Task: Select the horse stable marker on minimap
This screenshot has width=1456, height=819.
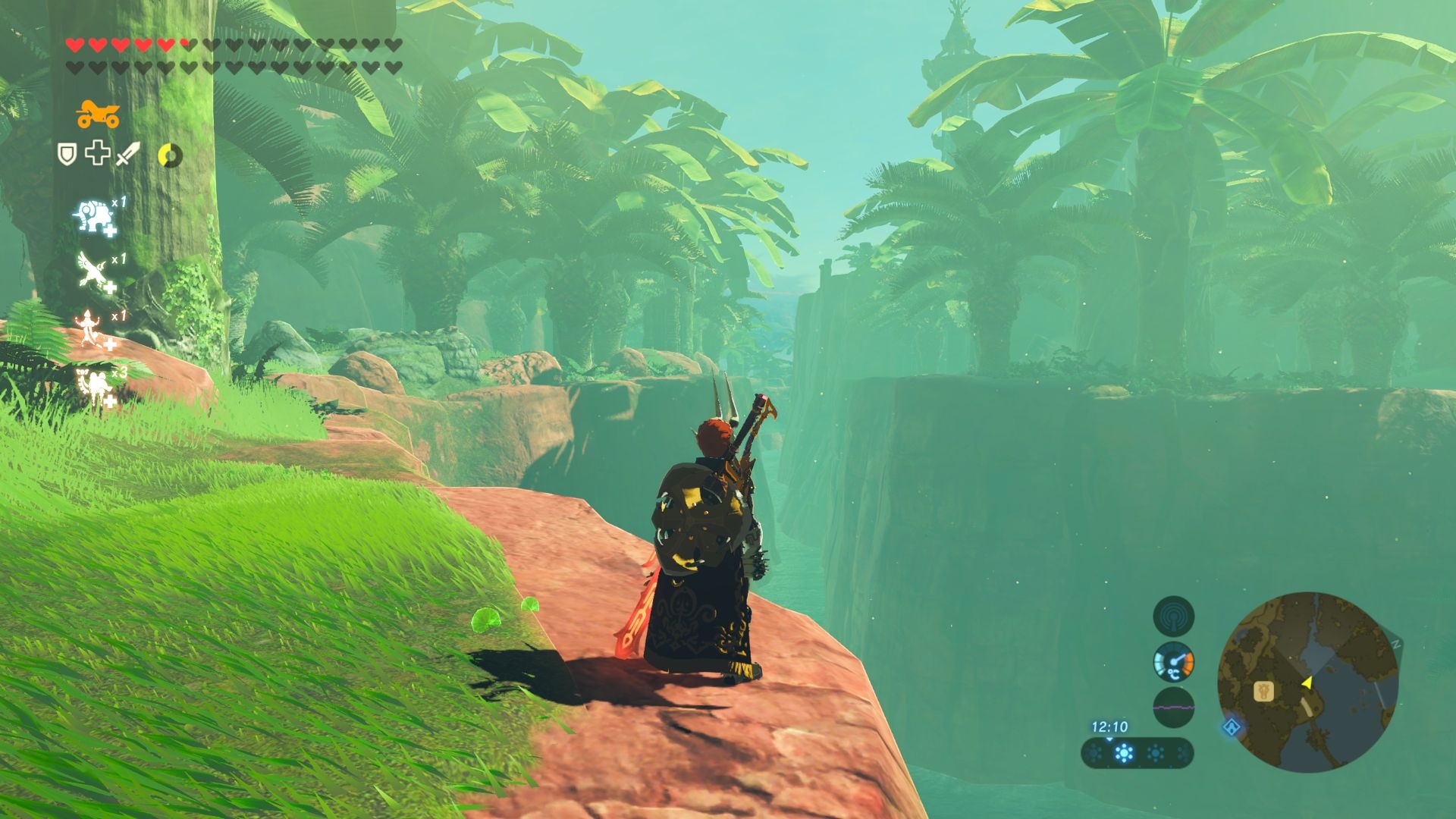Action: point(1263,691)
